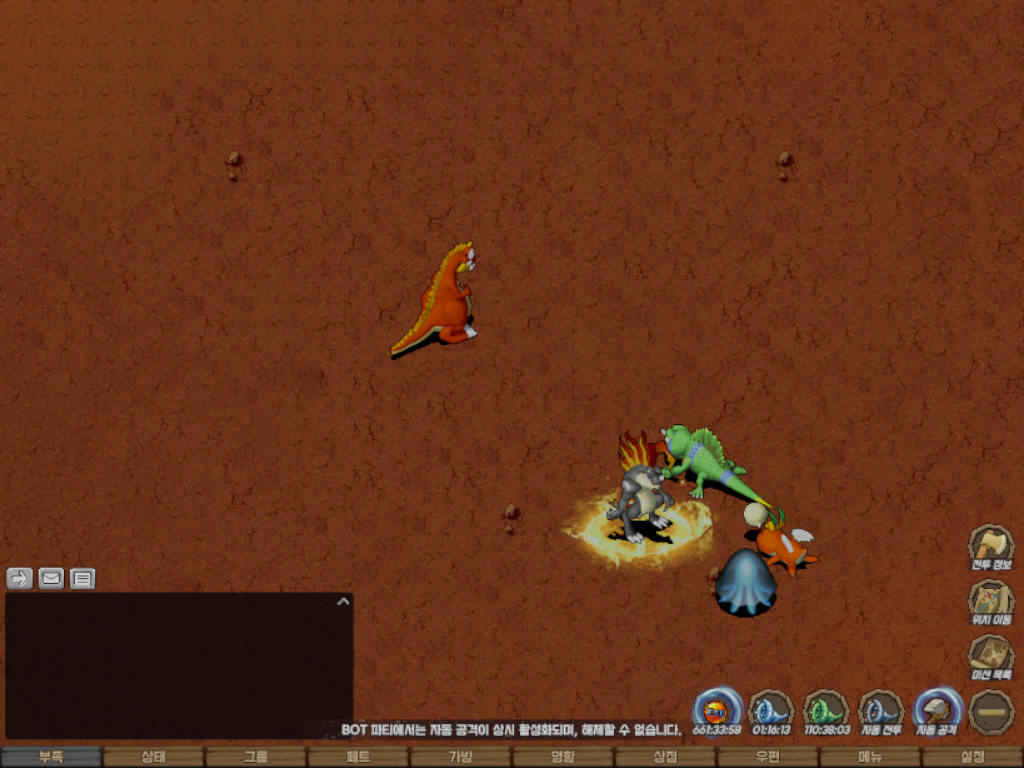This screenshot has width=1024, height=768.
Task: Open the 그룹 (group) menu
Action: coord(256,757)
